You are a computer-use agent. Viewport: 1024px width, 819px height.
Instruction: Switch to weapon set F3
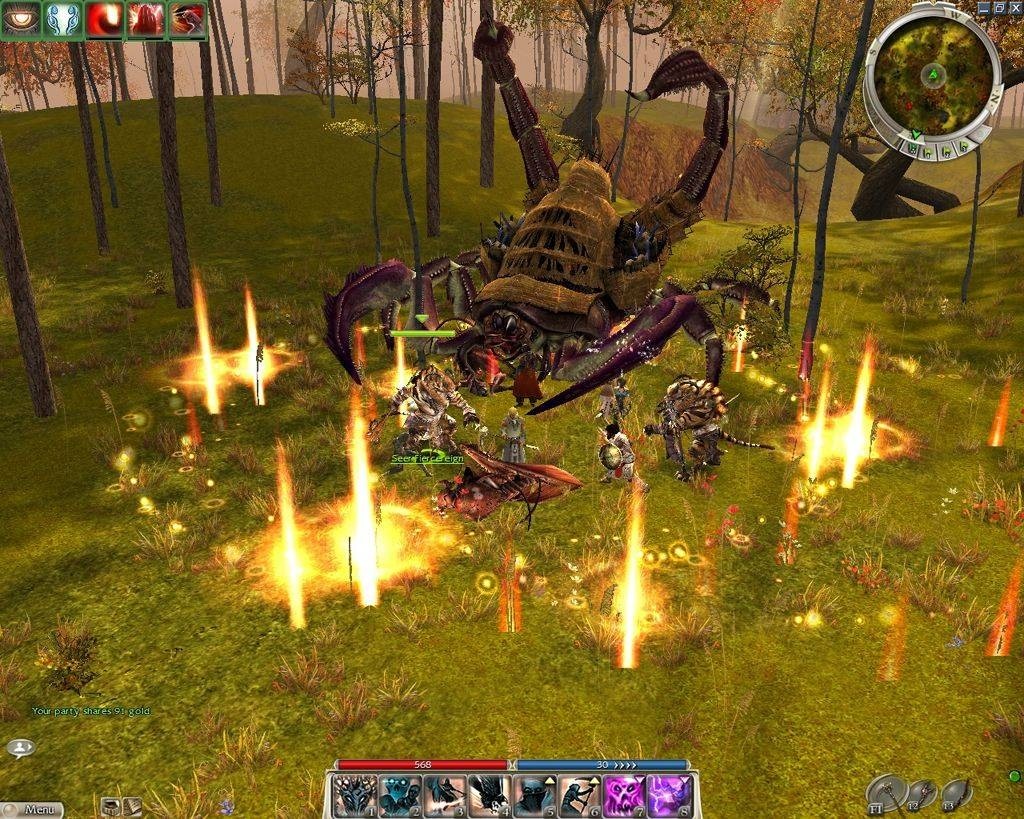(956, 794)
